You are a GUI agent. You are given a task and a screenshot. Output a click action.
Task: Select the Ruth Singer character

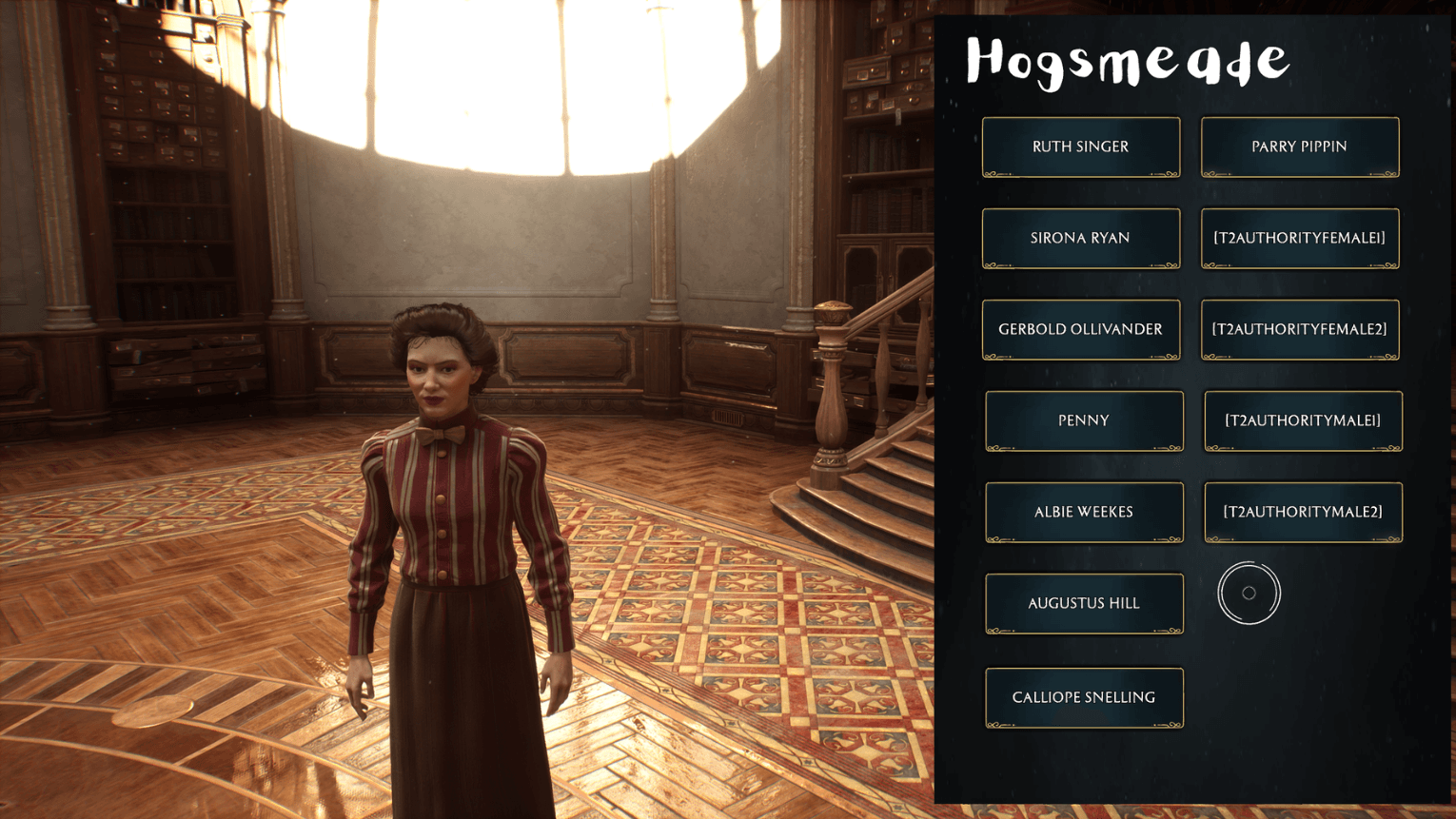pyautogui.click(x=1081, y=146)
